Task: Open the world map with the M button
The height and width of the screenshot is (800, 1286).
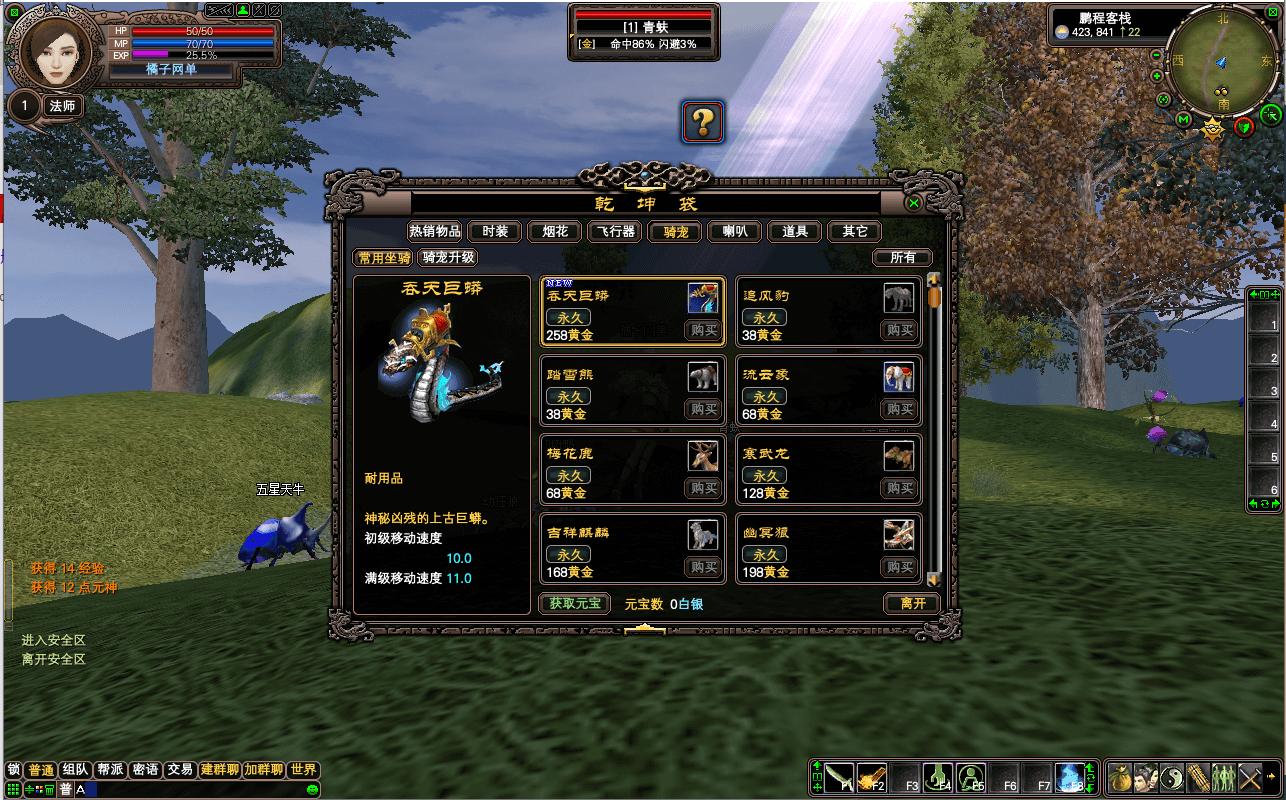Action: click(1183, 119)
